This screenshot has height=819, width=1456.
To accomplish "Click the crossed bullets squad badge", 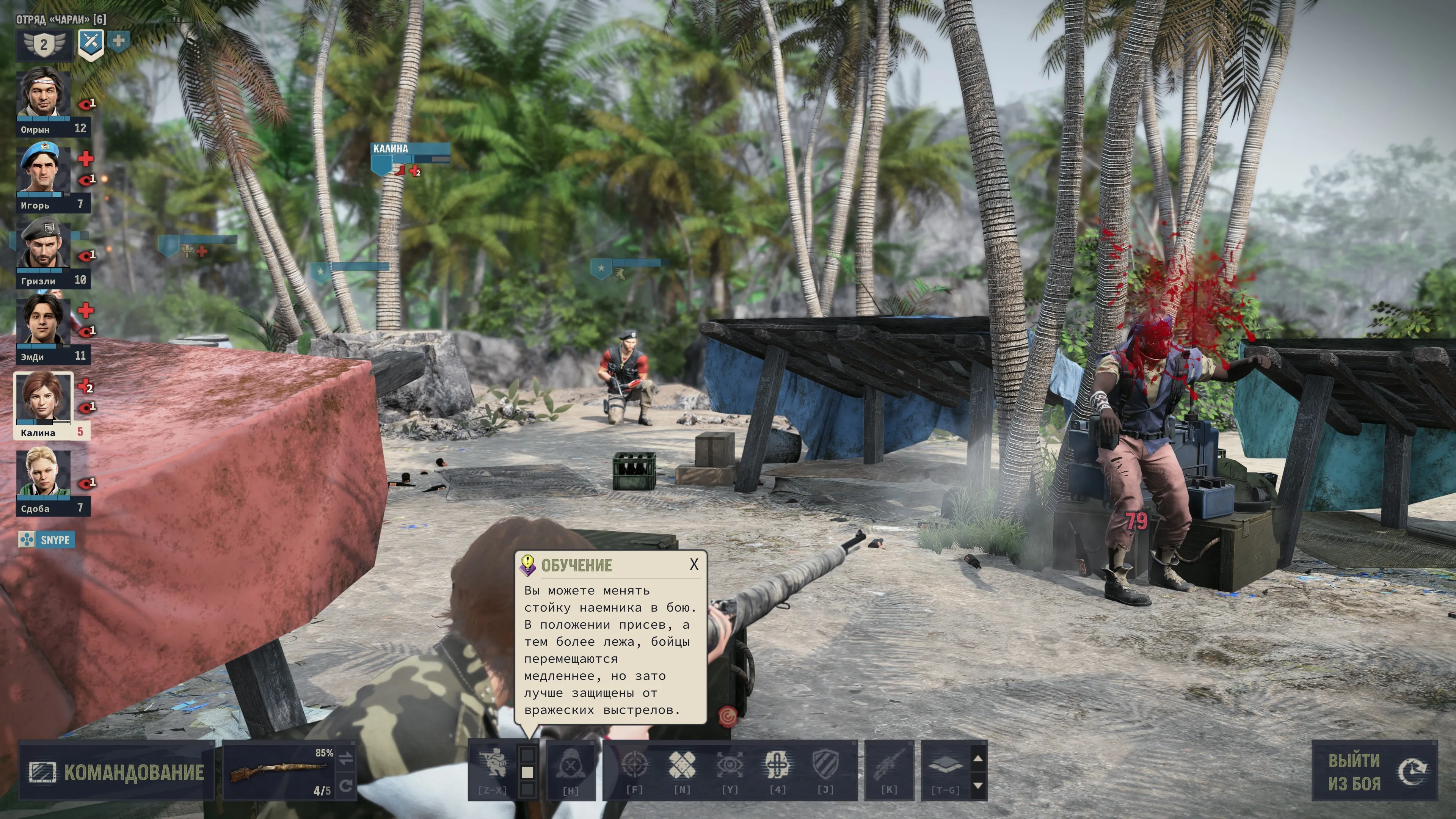I will (x=91, y=44).
